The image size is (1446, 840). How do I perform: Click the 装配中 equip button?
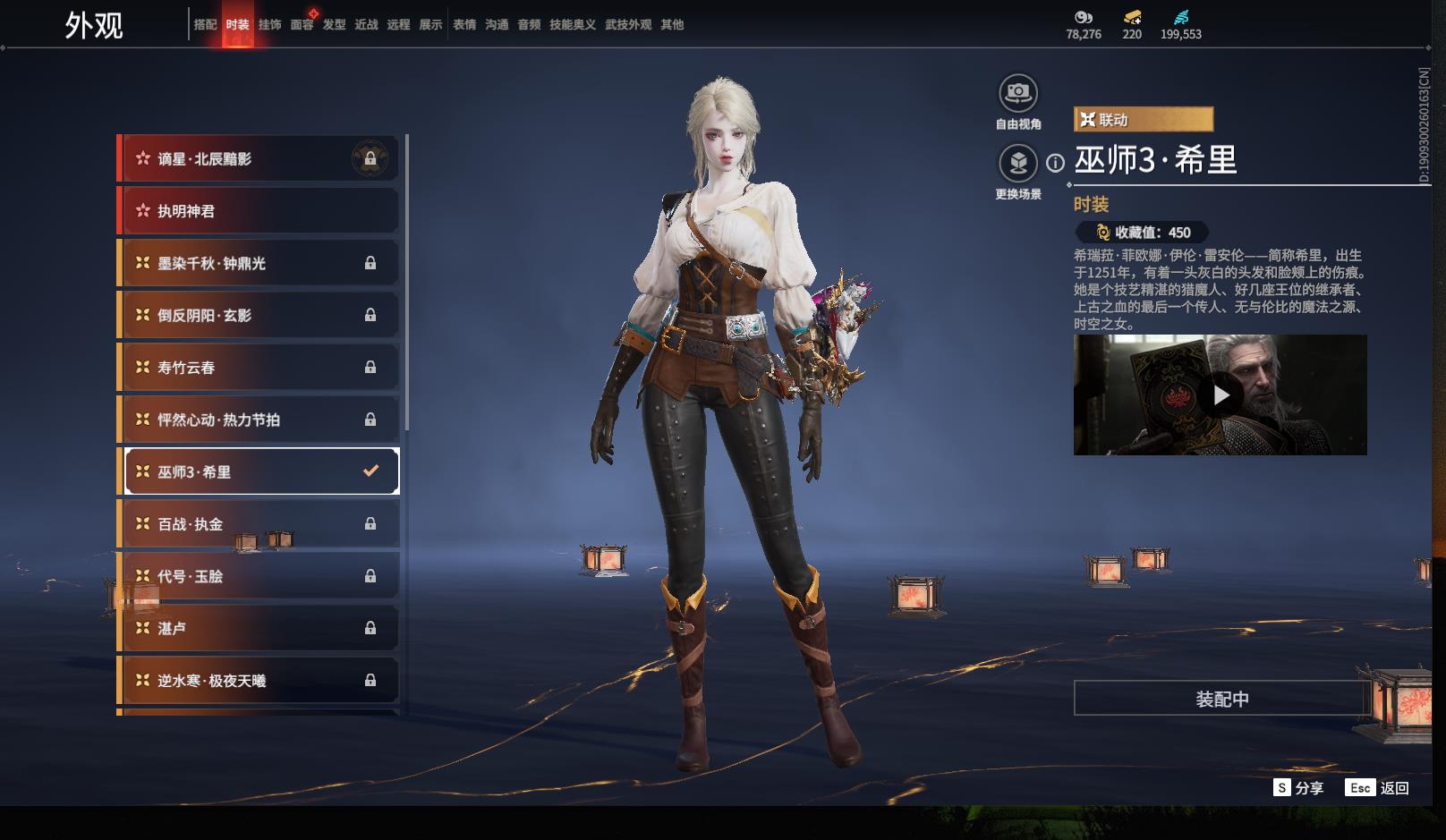tap(1222, 699)
